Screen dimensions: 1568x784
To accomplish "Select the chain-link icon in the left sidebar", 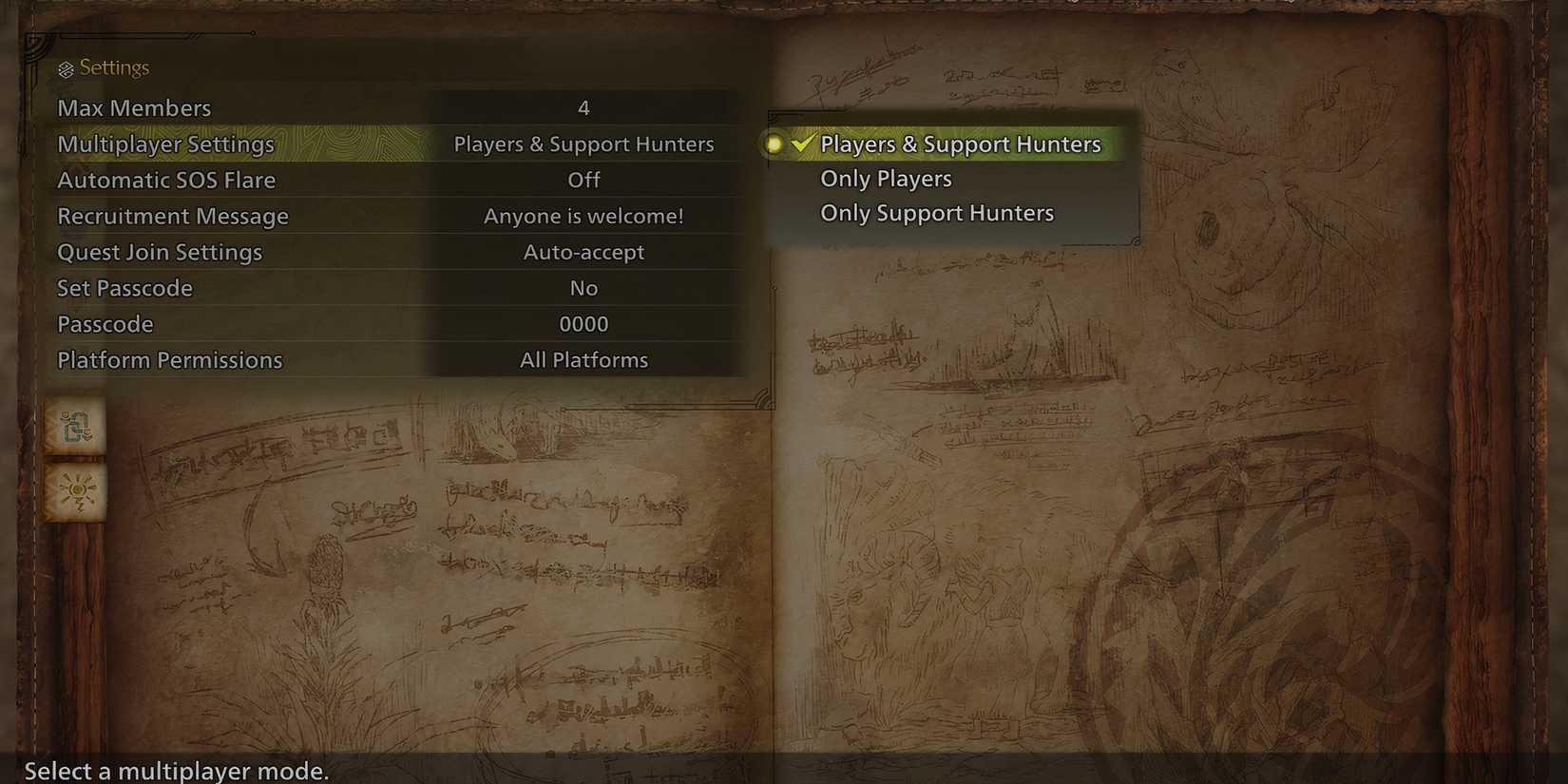I will (74, 428).
